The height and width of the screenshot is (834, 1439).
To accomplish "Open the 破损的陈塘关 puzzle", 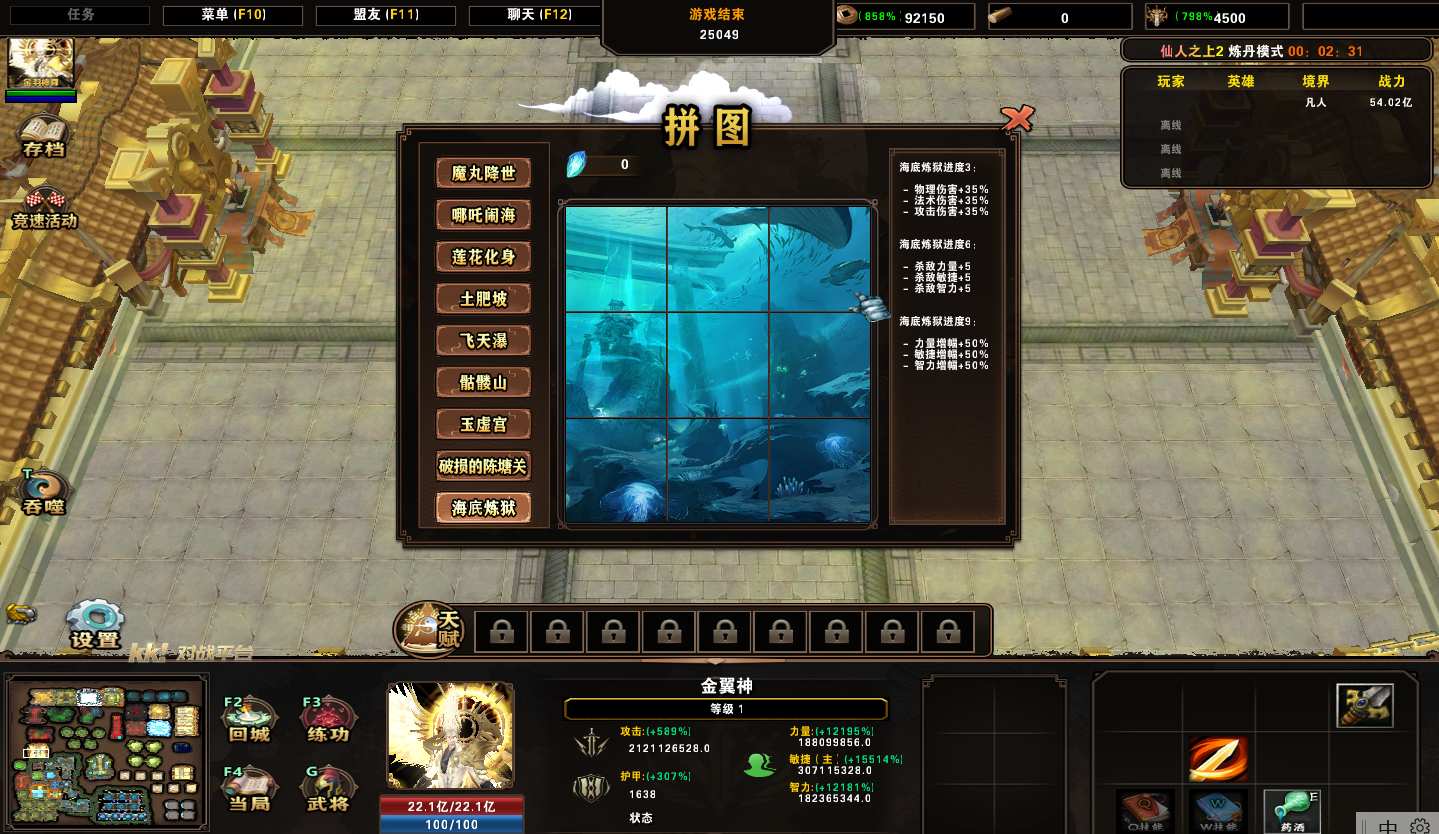I will pos(483,466).
